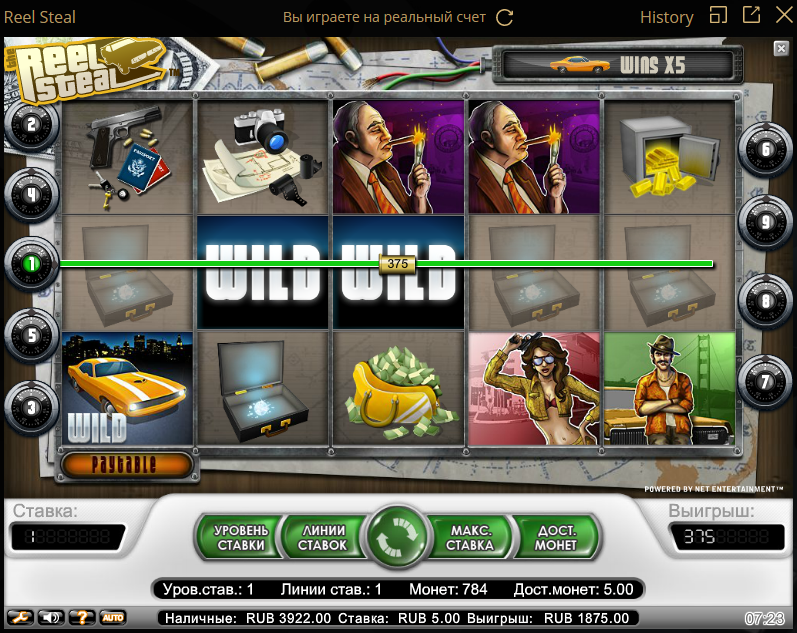Select bet line 1 indicator
797x633 pixels.
[x=31, y=264]
